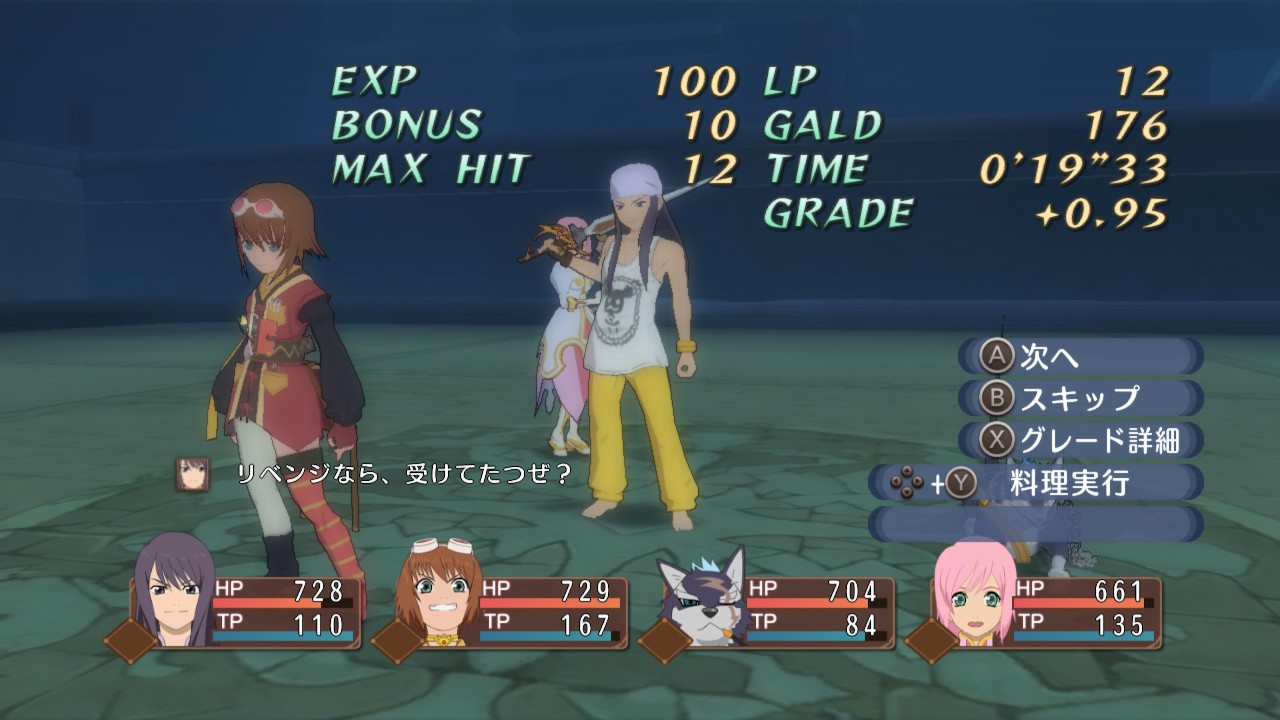Open グレード詳細 grade details

[x=1080, y=440]
